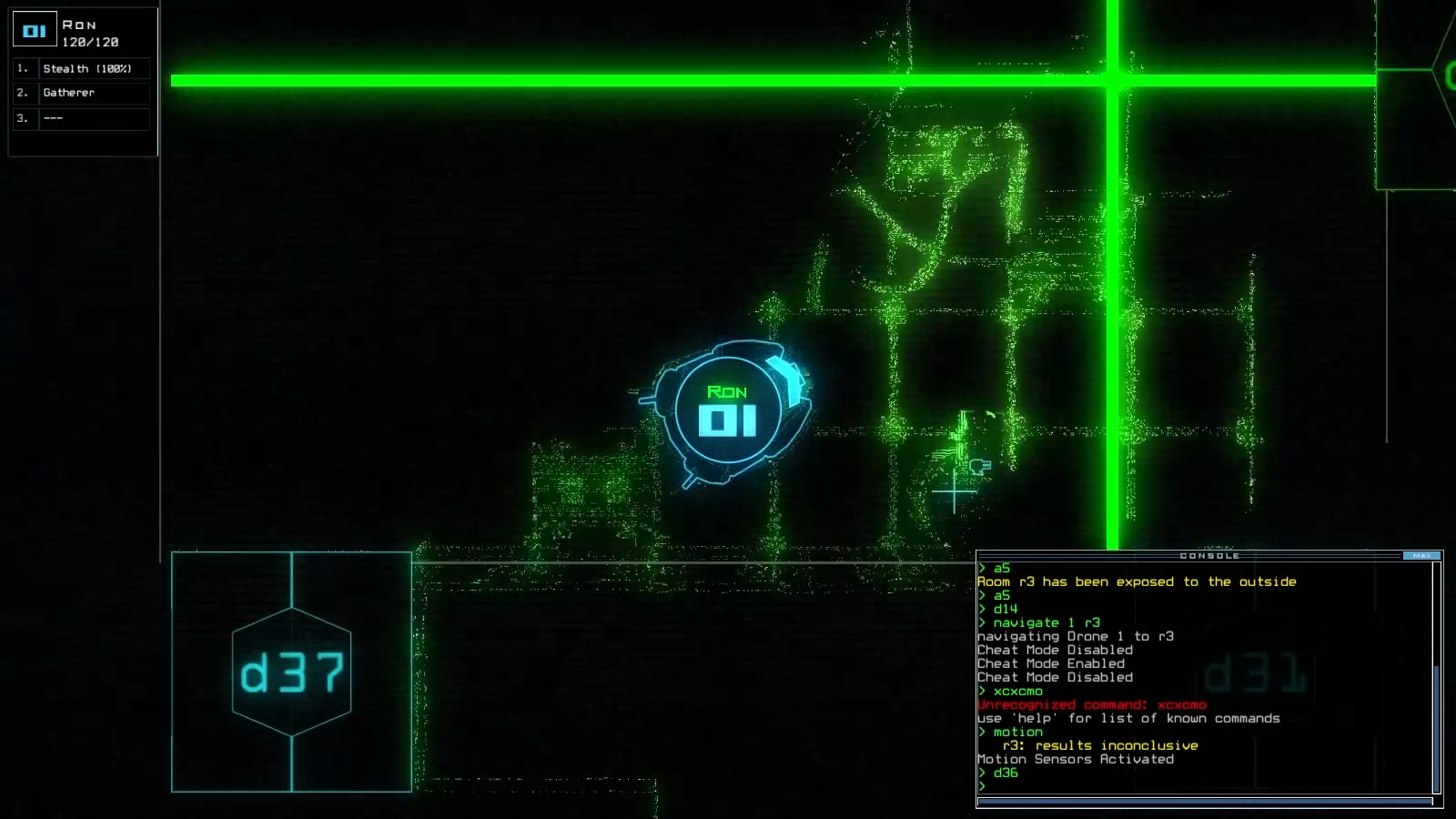The width and height of the screenshot is (1456, 819).
Task: Toggle the console MAX button
Action: [1422, 556]
